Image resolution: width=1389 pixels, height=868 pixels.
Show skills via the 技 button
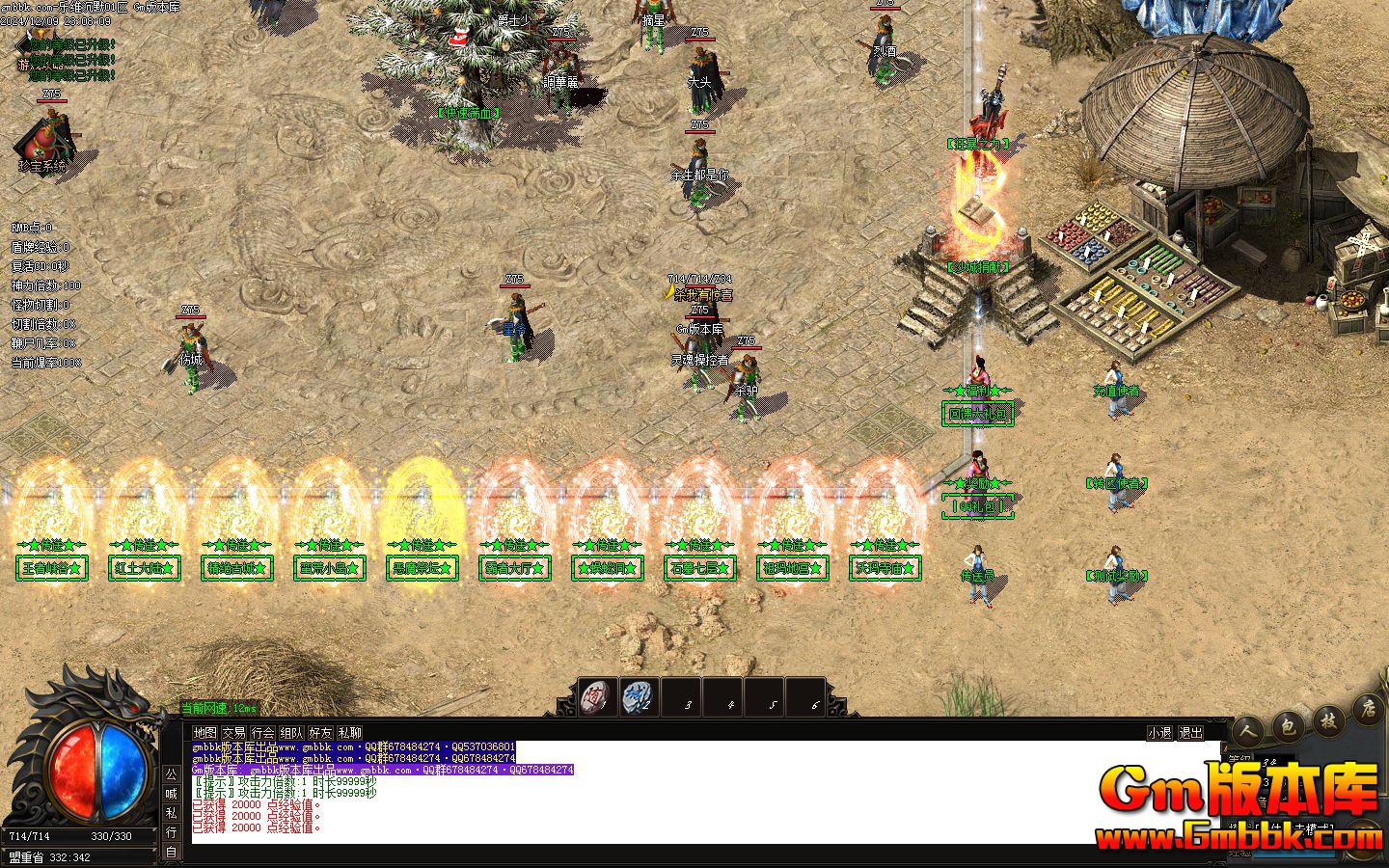tap(1329, 719)
